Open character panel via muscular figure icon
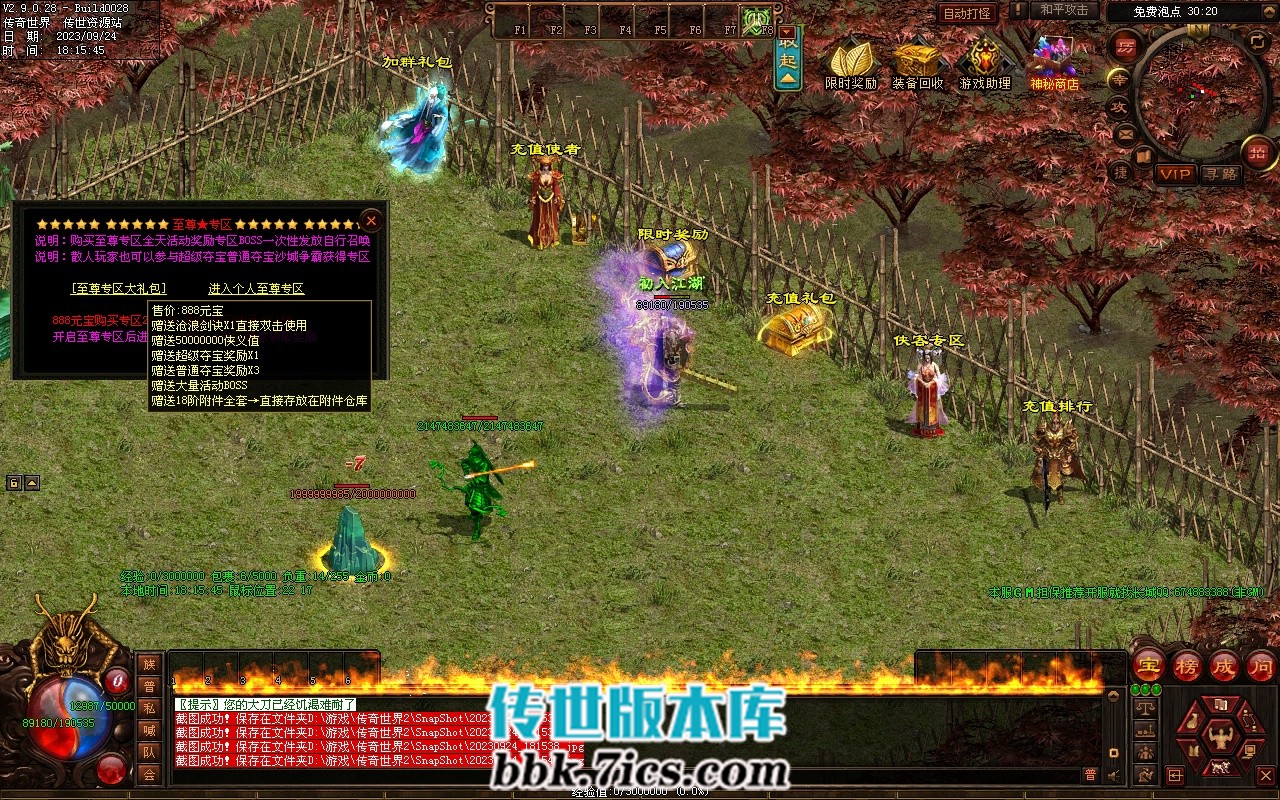This screenshot has width=1280, height=800. 1219,737
